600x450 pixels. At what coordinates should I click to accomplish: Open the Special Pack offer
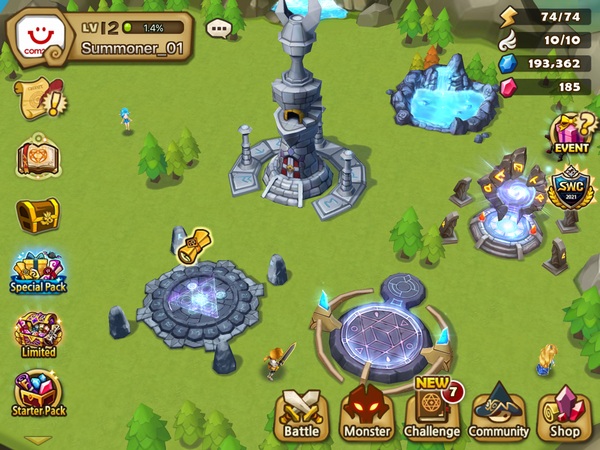pyautogui.click(x=38, y=272)
